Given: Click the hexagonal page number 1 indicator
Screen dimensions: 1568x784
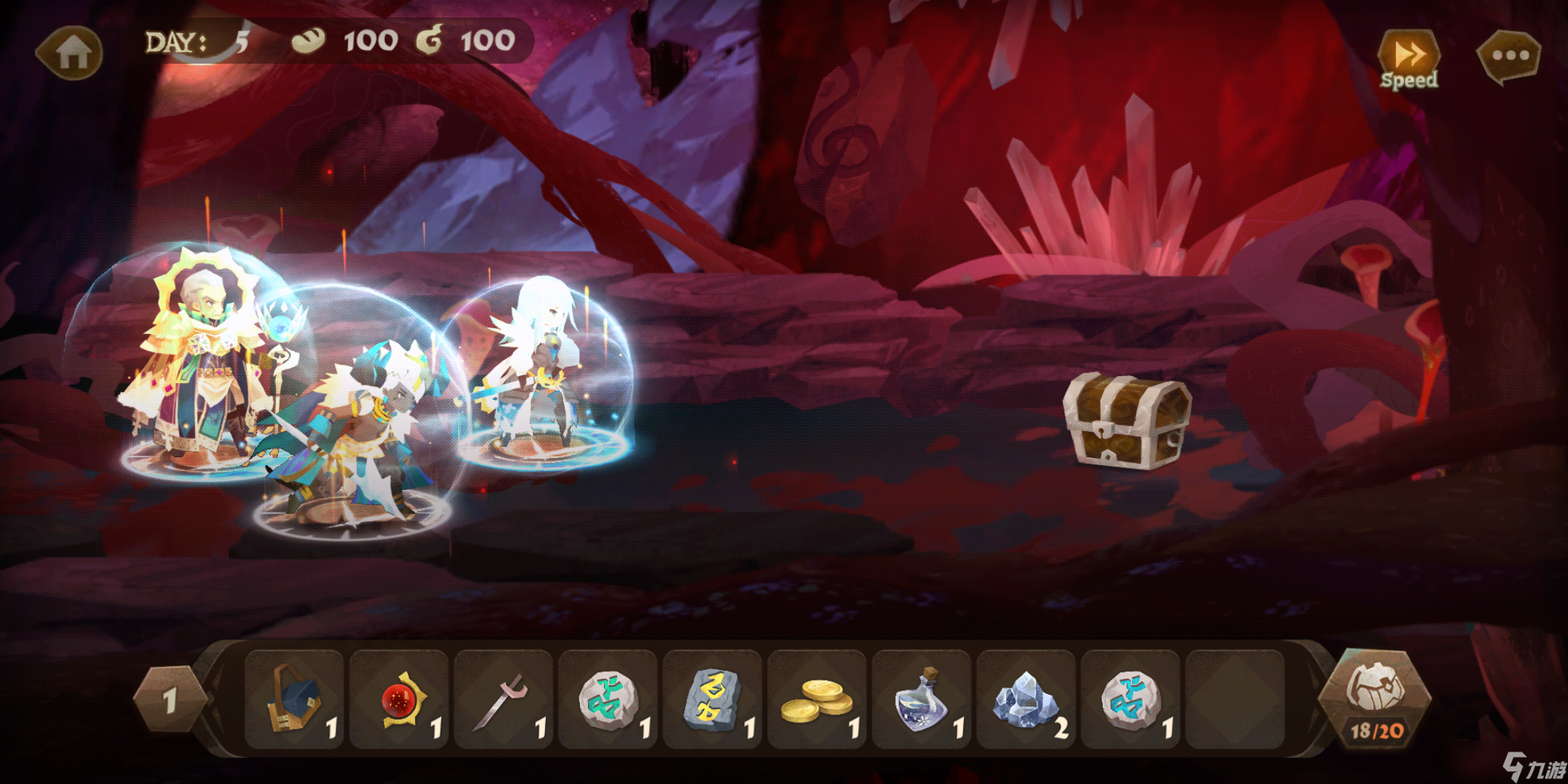Looking at the screenshot, I should click(170, 700).
